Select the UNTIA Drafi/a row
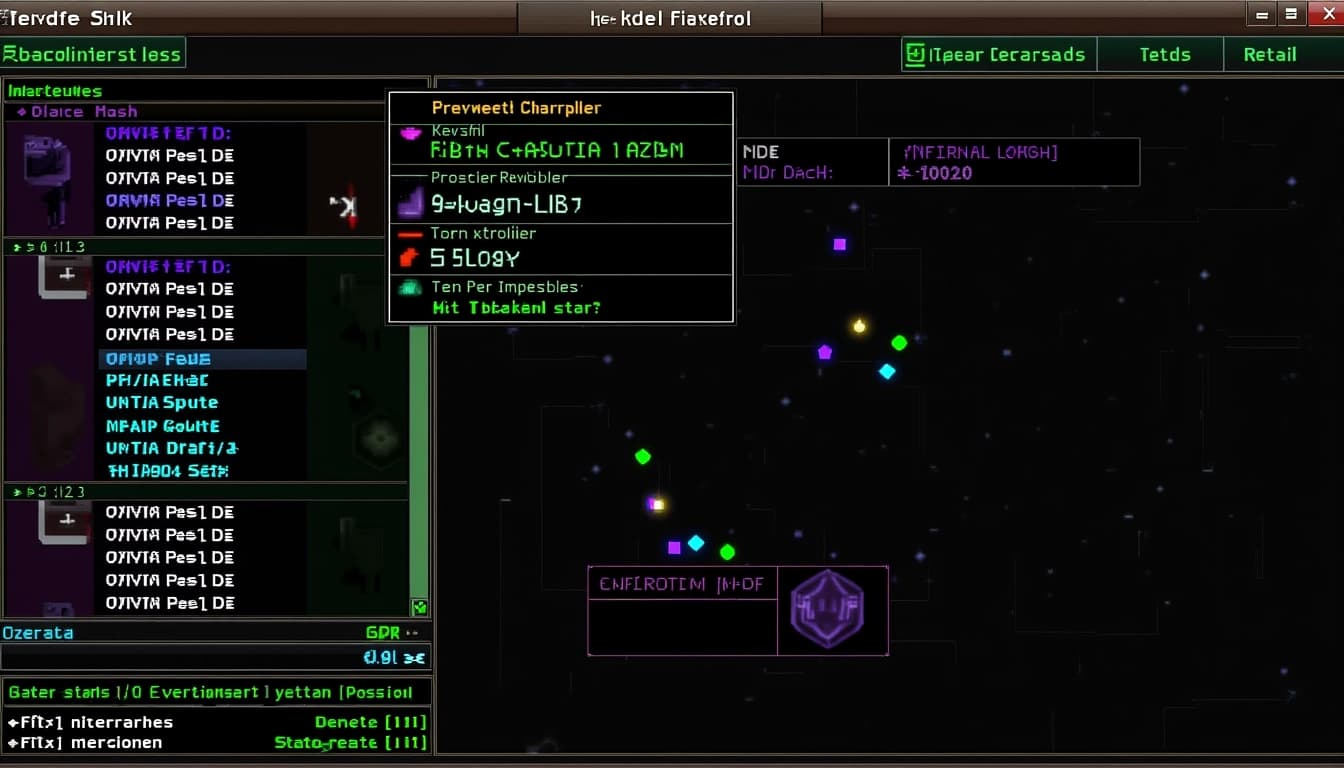Screen dimensions: 1344x768 click(x=172, y=449)
